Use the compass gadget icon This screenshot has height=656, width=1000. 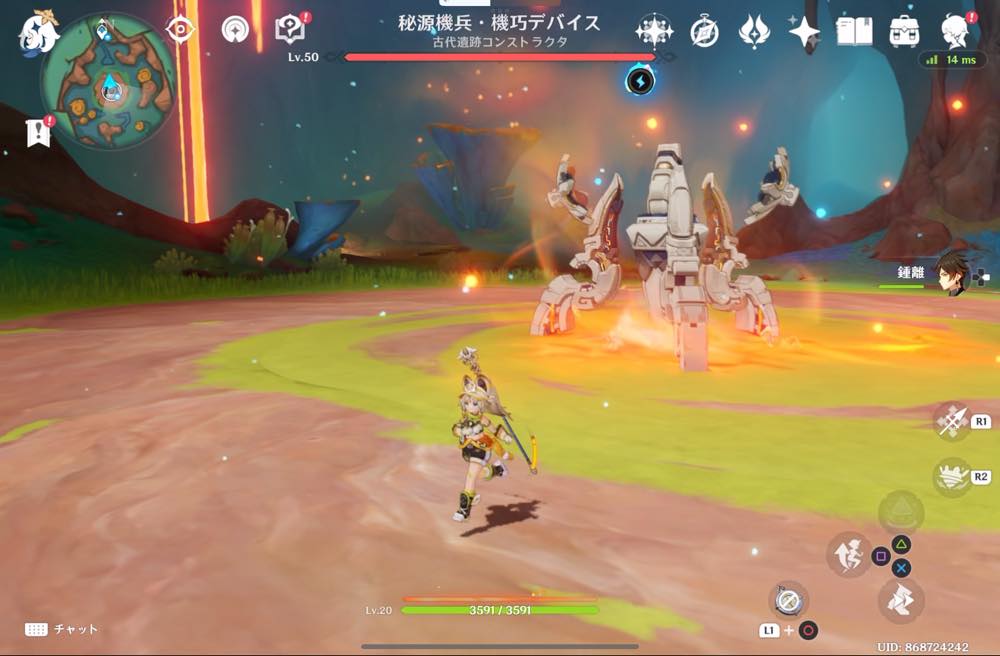click(789, 599)
